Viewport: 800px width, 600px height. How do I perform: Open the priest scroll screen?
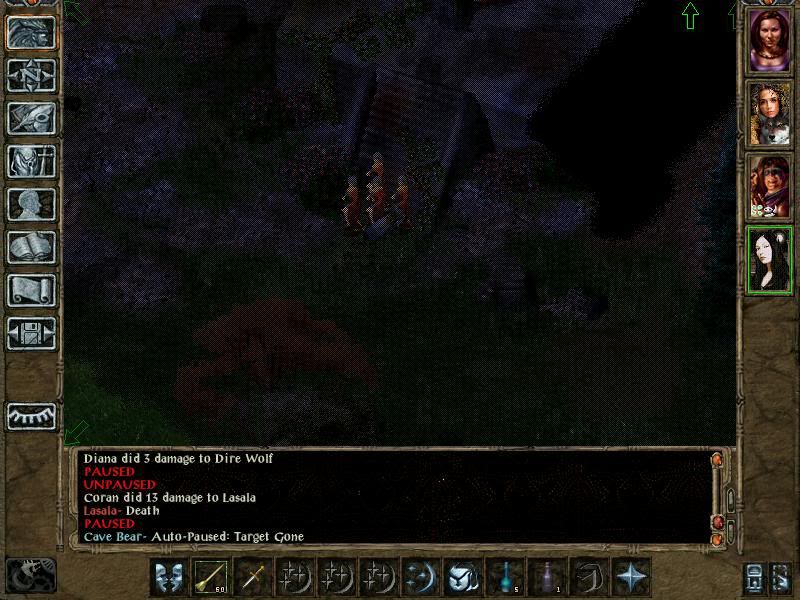(x=31, y=290)
